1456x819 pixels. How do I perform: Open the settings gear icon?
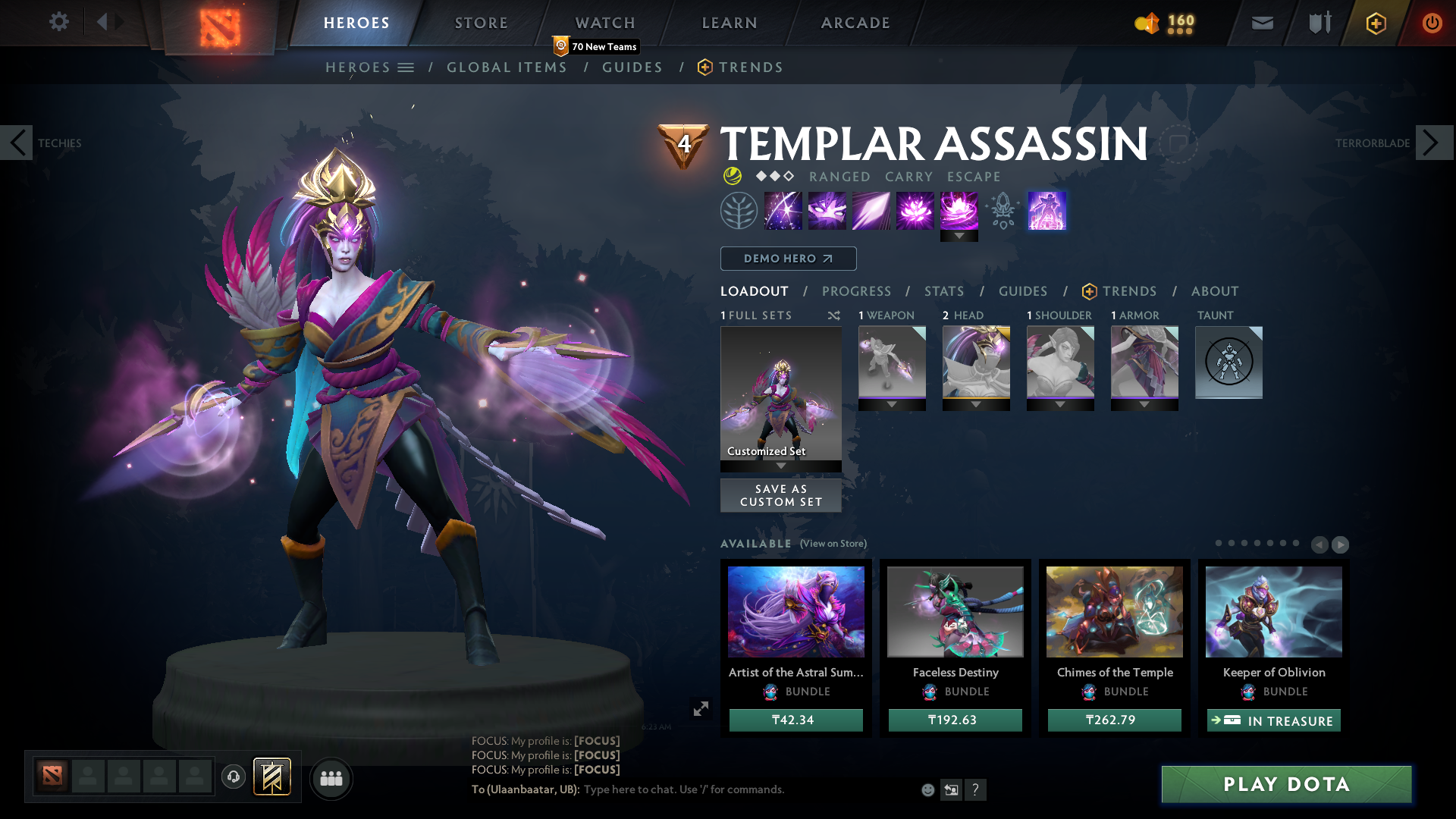coord(59,23)
